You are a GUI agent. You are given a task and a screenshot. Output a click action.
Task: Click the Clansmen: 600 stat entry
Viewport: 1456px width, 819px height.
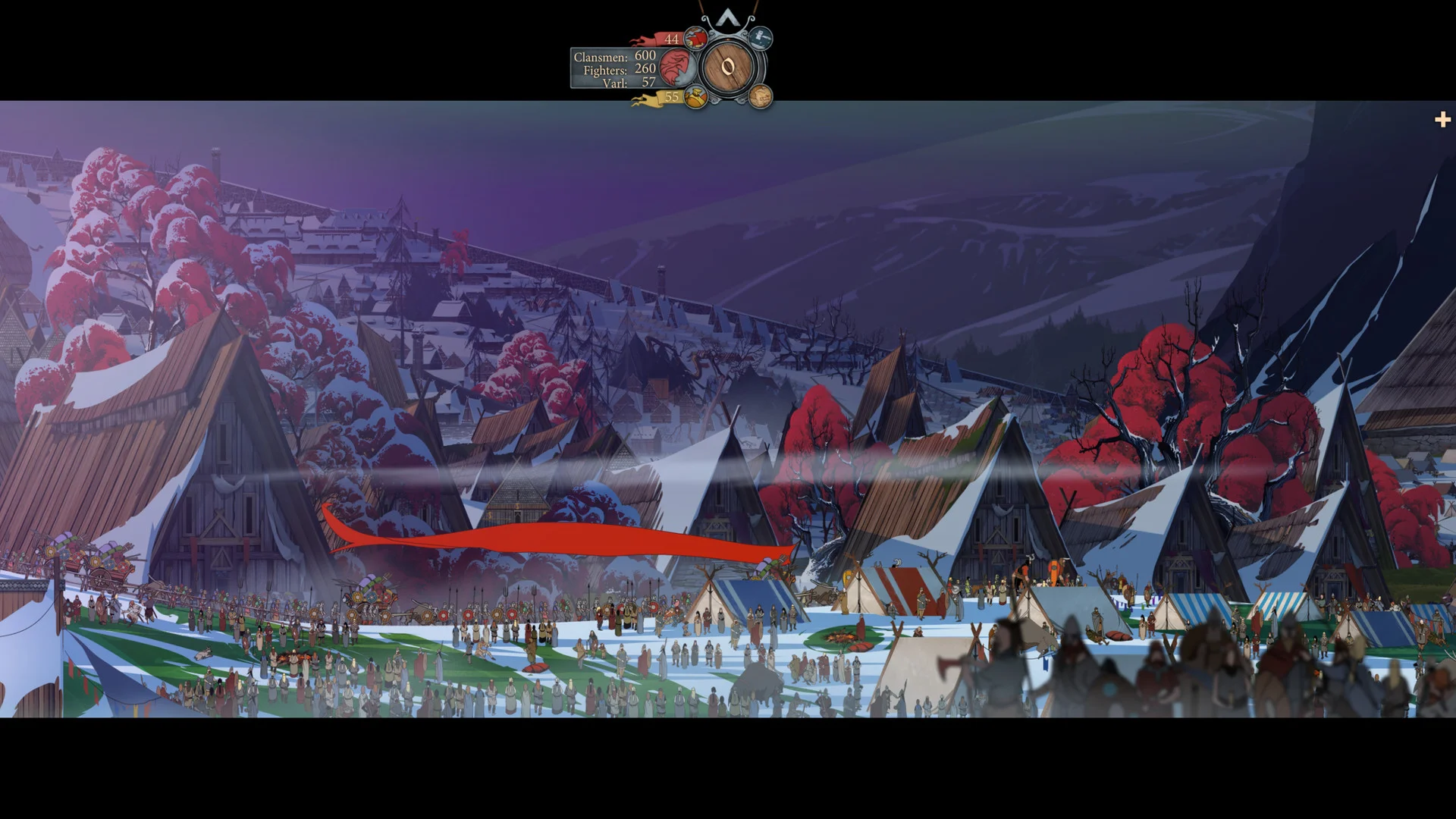click(616, 56)
